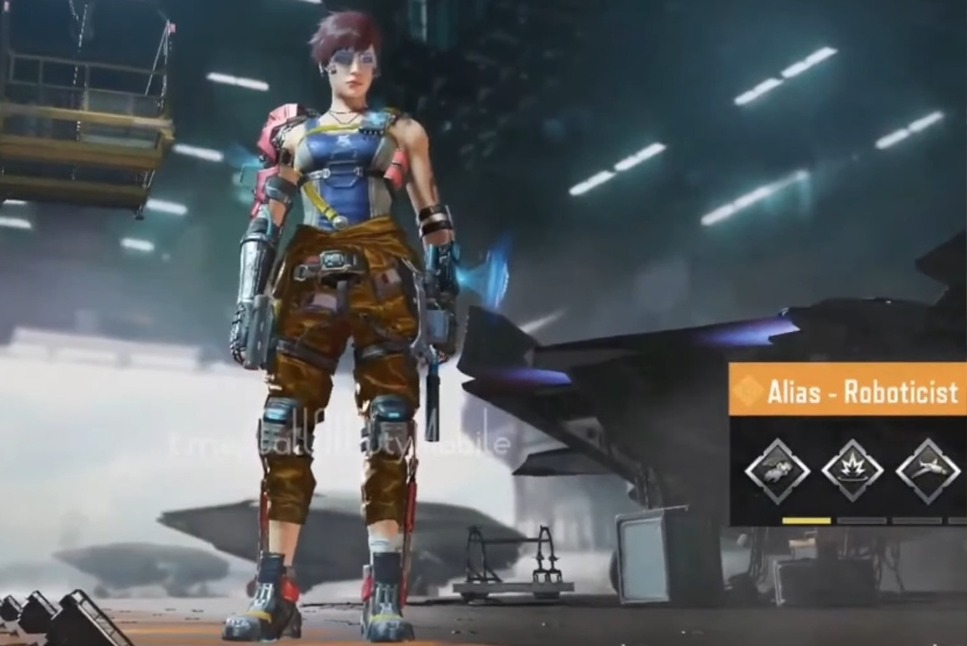Choose the explosion burst ability icon
The width and height of the screenshot is (967, 646).
pyautogui.click(x=852, y=470)
